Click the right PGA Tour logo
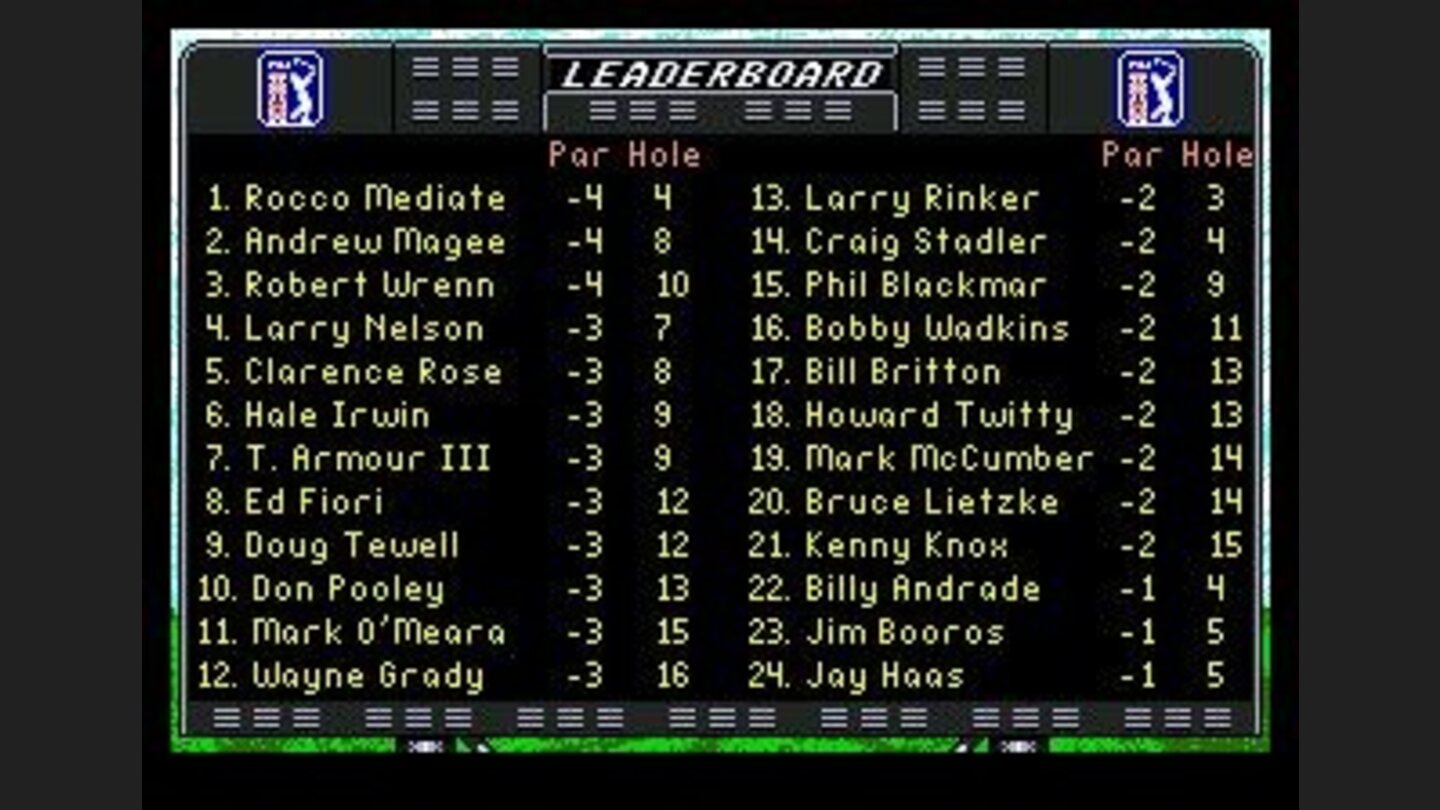This screenshot has height=810, width=1440. tap(1148, 90)
